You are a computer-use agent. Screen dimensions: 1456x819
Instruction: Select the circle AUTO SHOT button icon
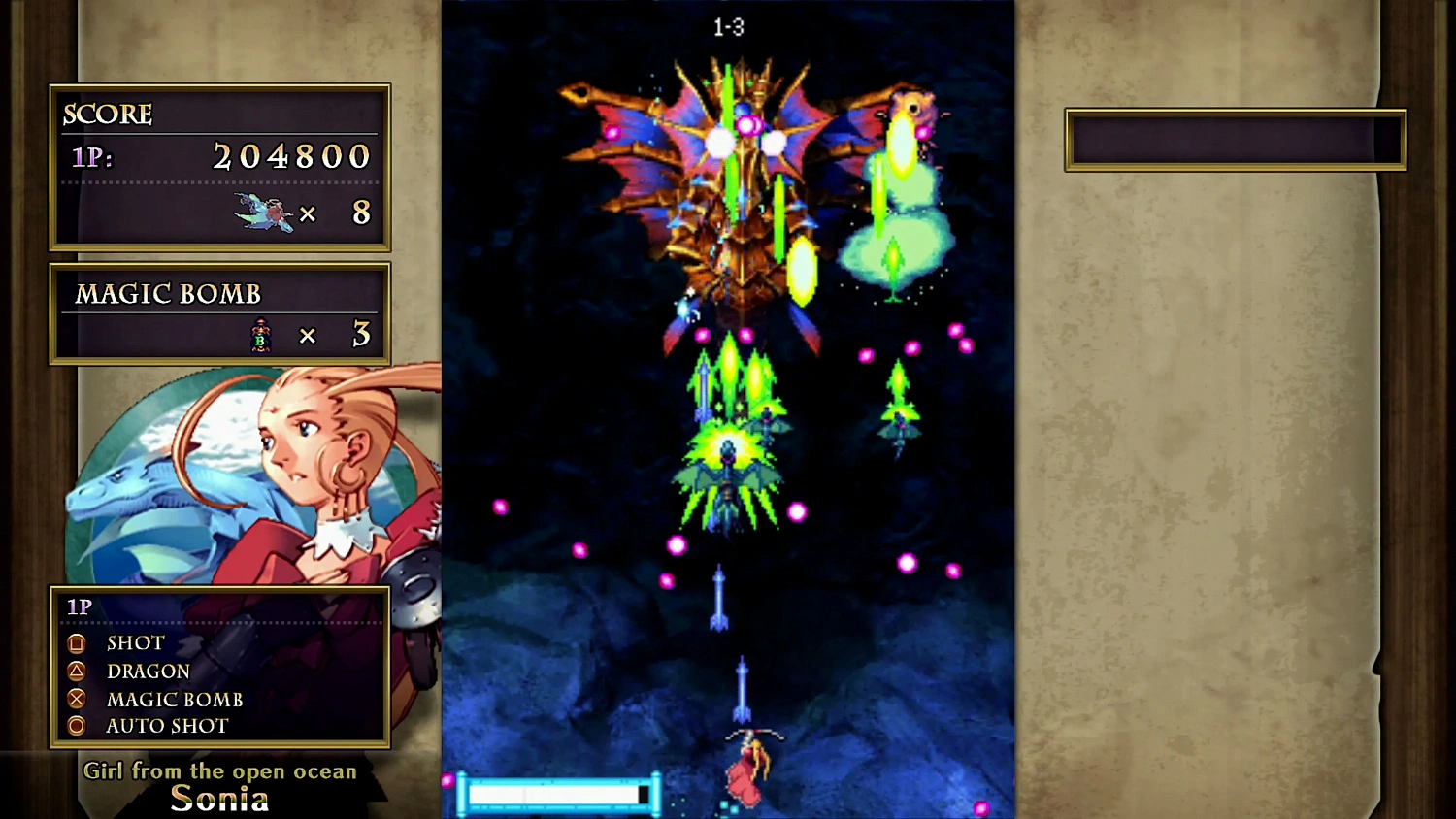coord(77,726)
